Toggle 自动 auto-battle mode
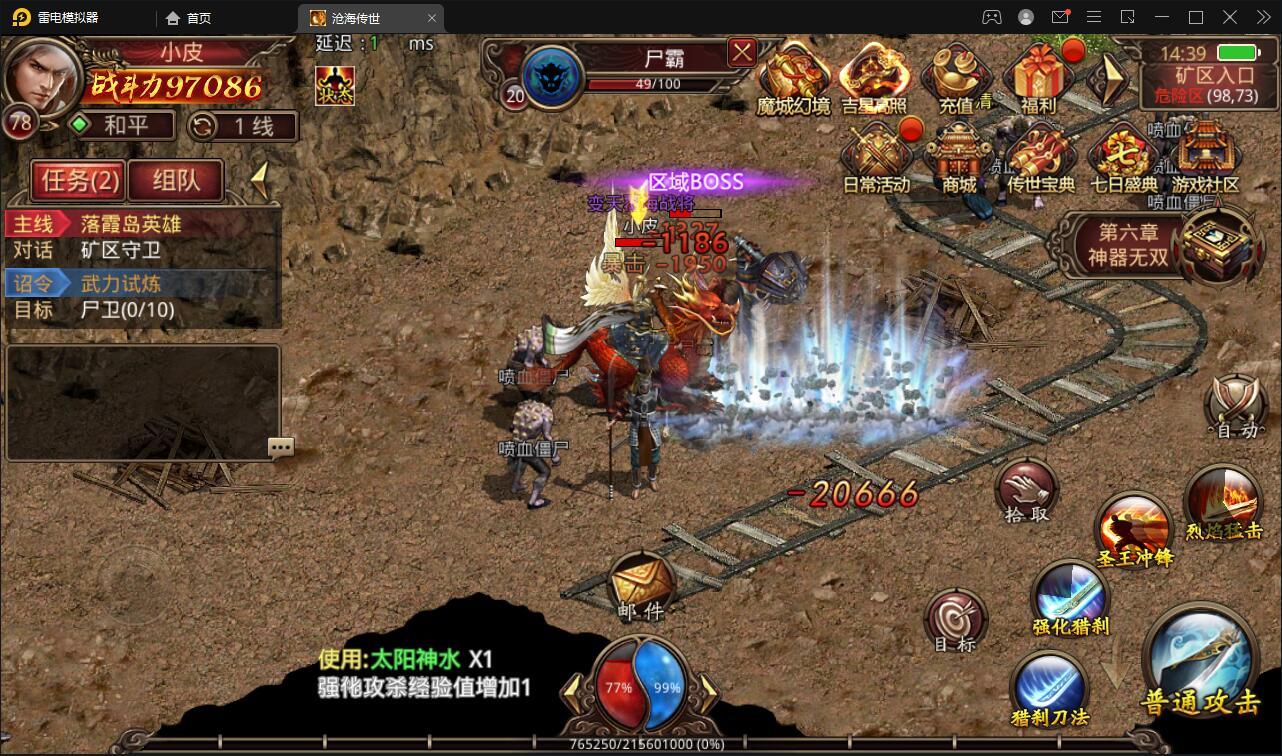Screen dimensions: 1282x756 pyautogui.click(x=1236, y=407)
